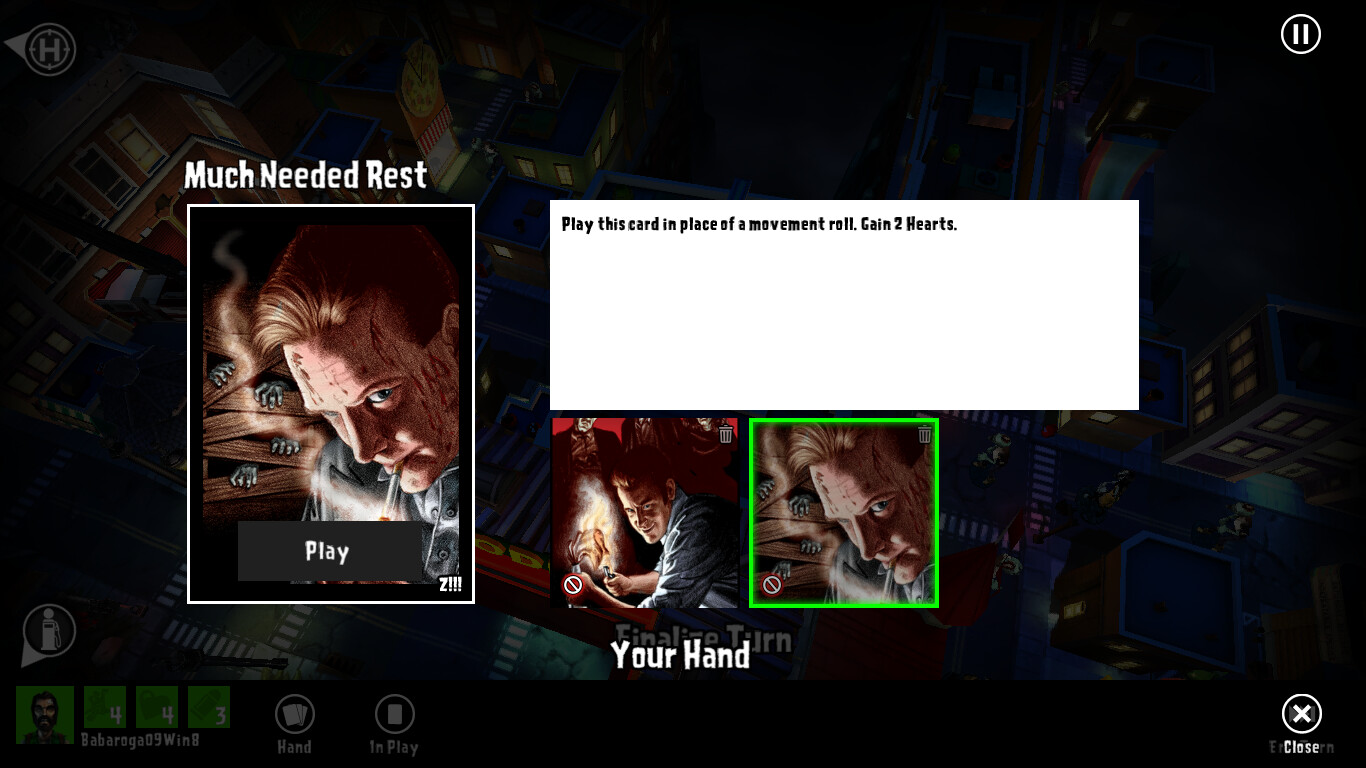Toggle the prohibition symbol on the highlighted card
Image resolution: width=1366 pixels, height=768 pixels.
coord(771,585)
